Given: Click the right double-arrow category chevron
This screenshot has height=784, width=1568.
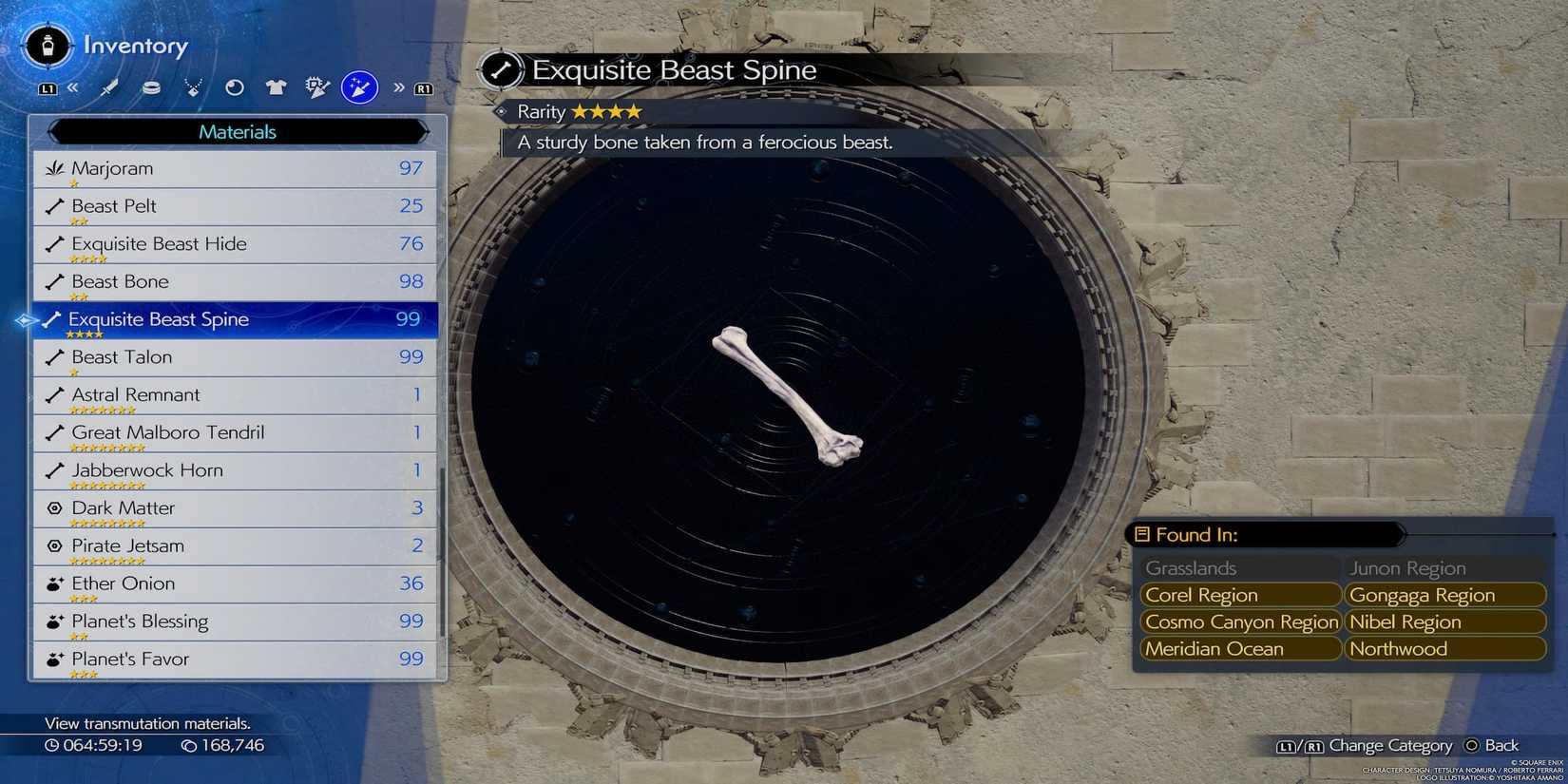Looking at the screenshot, I should [399, 86].
